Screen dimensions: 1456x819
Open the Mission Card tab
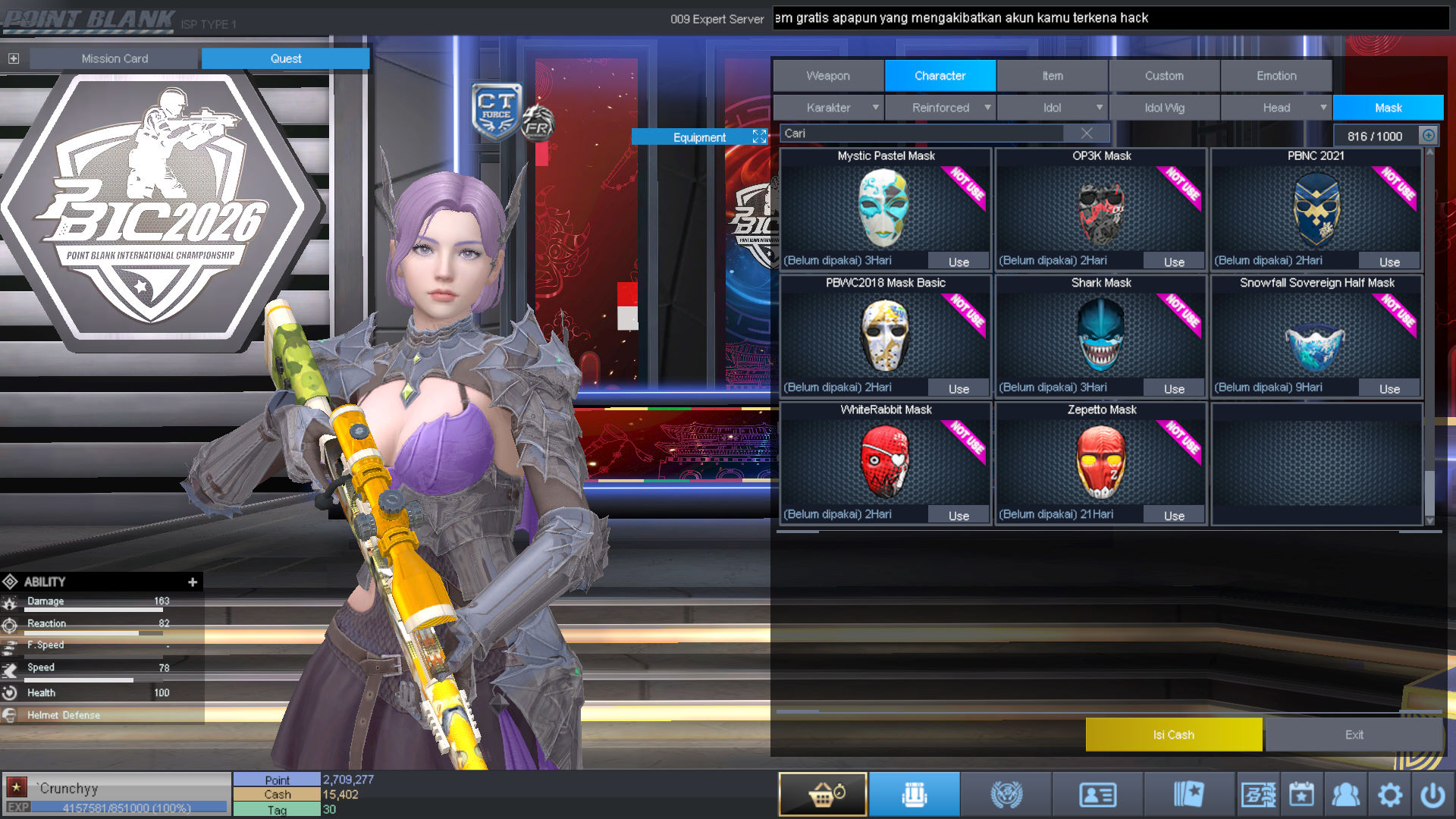115,58
